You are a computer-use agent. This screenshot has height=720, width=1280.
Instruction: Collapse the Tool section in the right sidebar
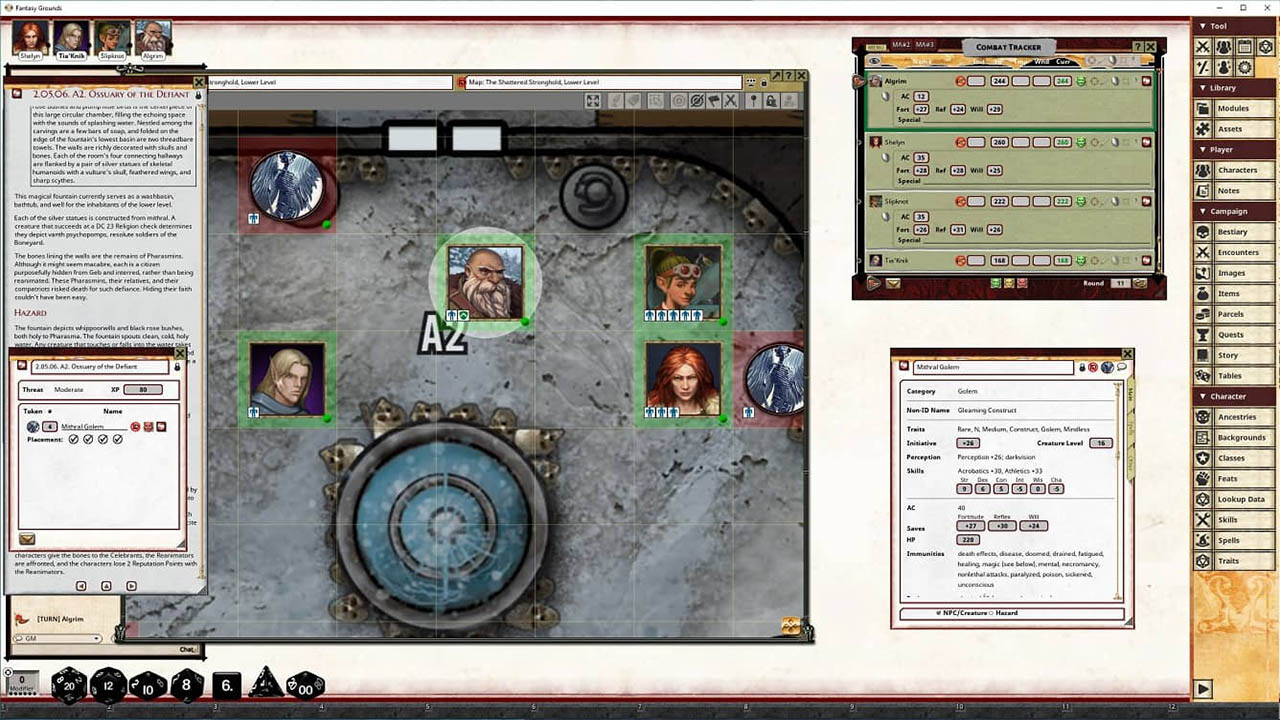pyautogui.click(x=1203, y=25)
